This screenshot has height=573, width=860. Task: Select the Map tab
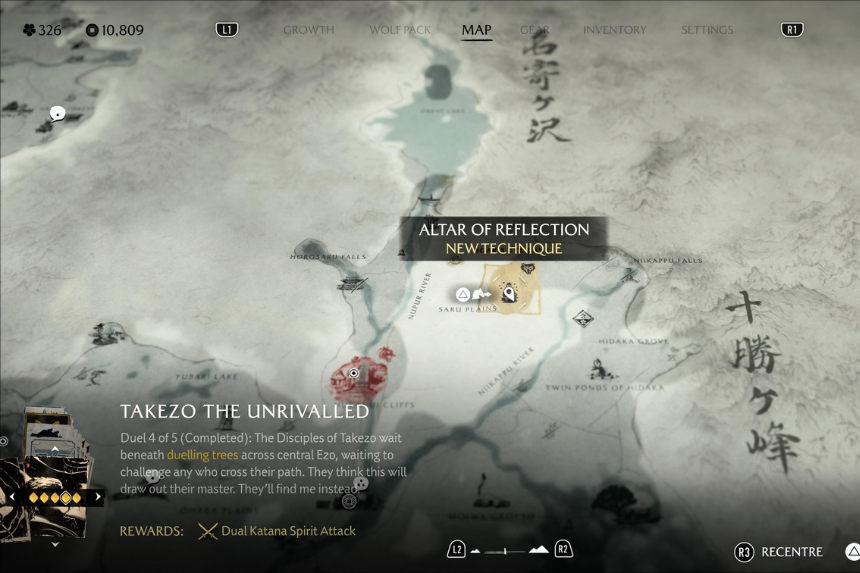(x=476, y=30)
